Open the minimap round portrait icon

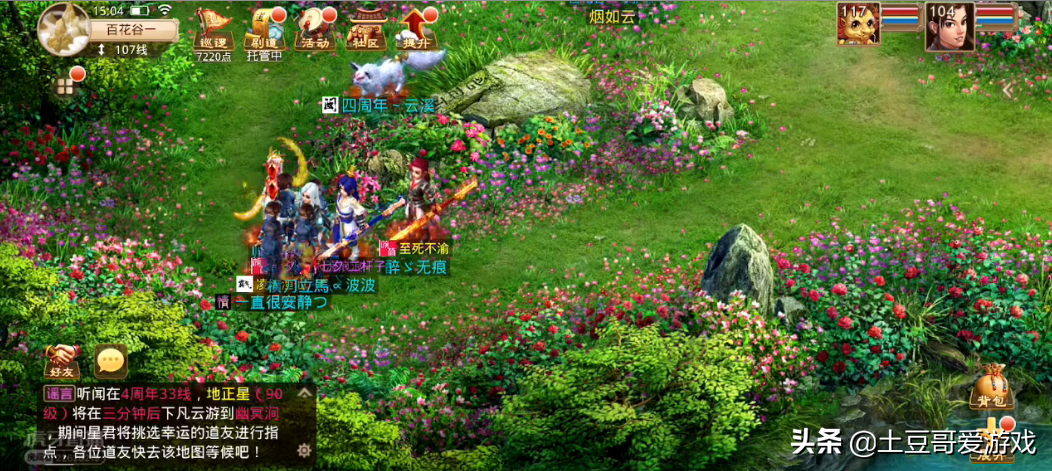pos(63,29)
